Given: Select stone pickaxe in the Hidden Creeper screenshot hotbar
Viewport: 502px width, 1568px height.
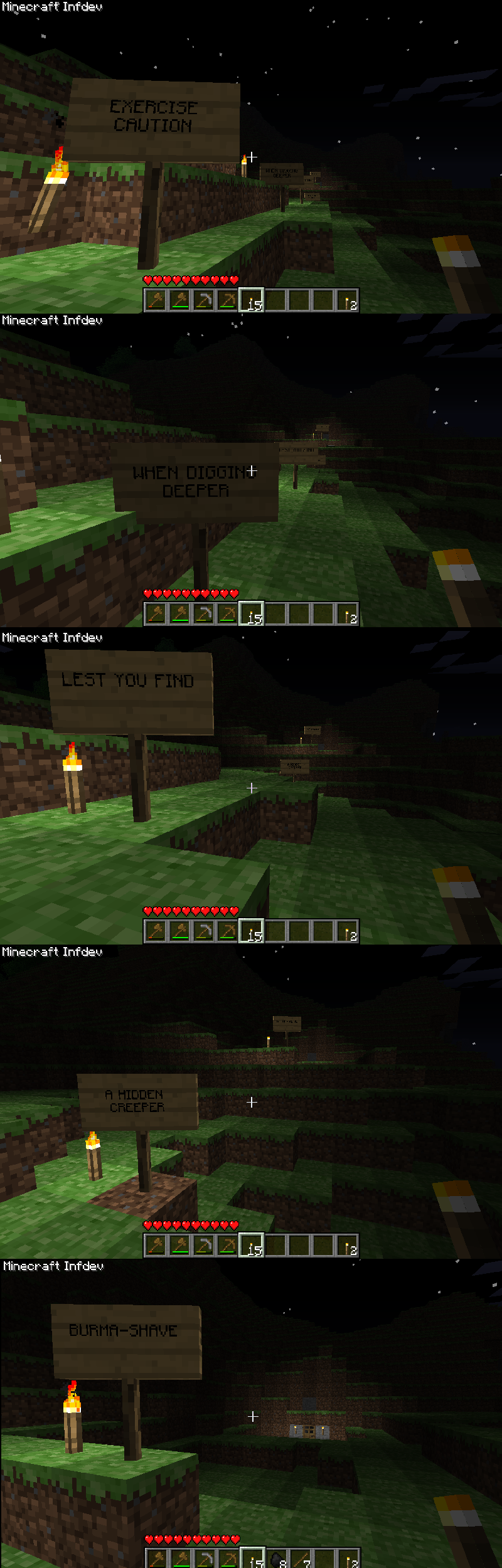Looking at the screenshot, I should (x=204, y=1245).
